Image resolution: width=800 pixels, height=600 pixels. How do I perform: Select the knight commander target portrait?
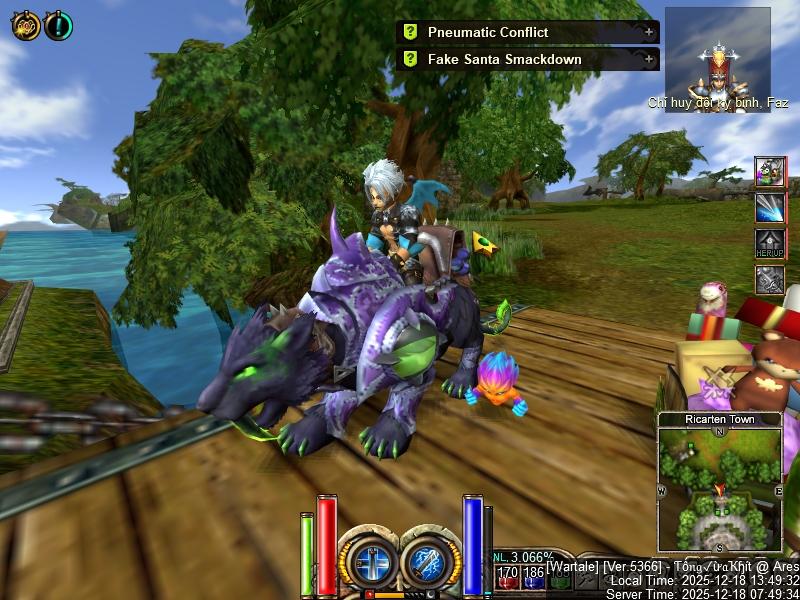click(717, 58)
